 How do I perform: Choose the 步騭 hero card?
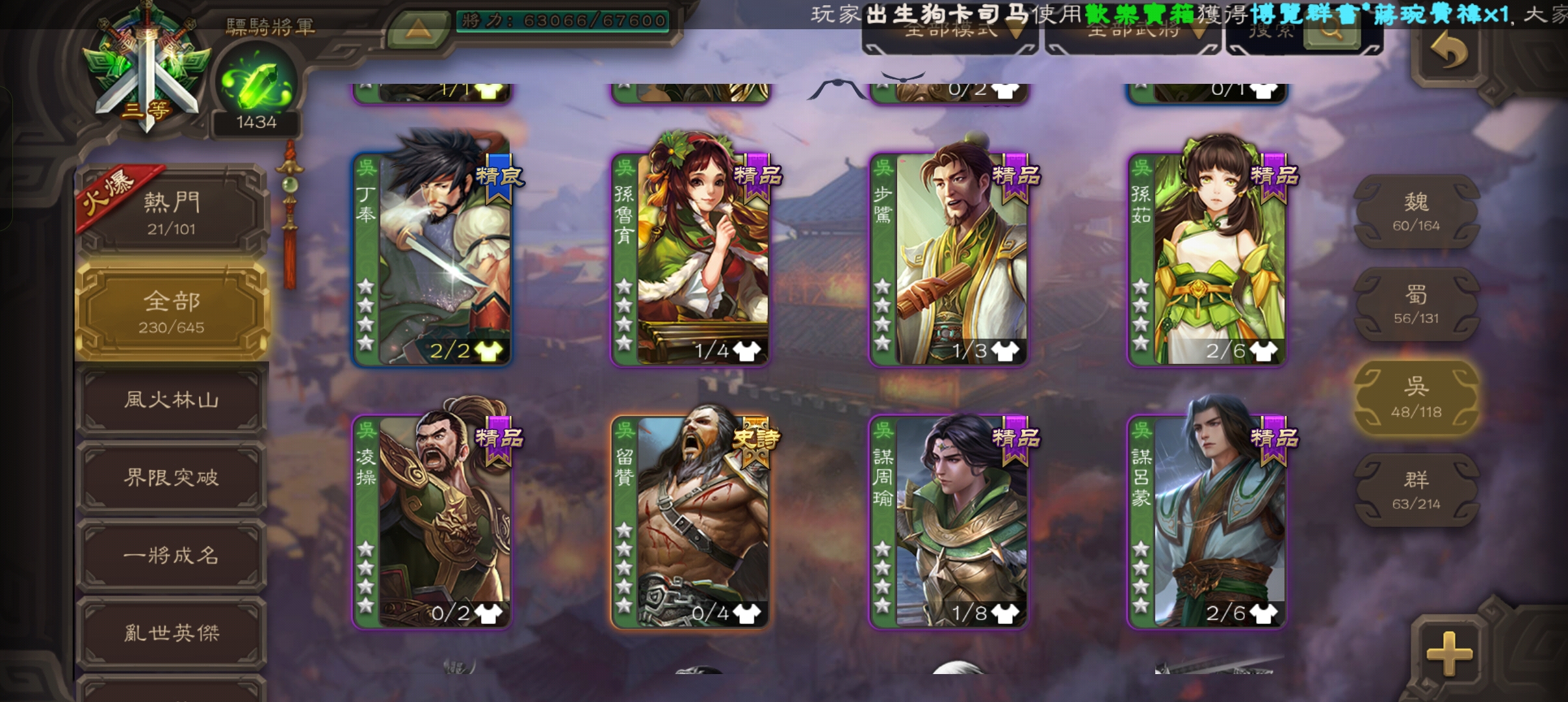click(x=948, y=259)
